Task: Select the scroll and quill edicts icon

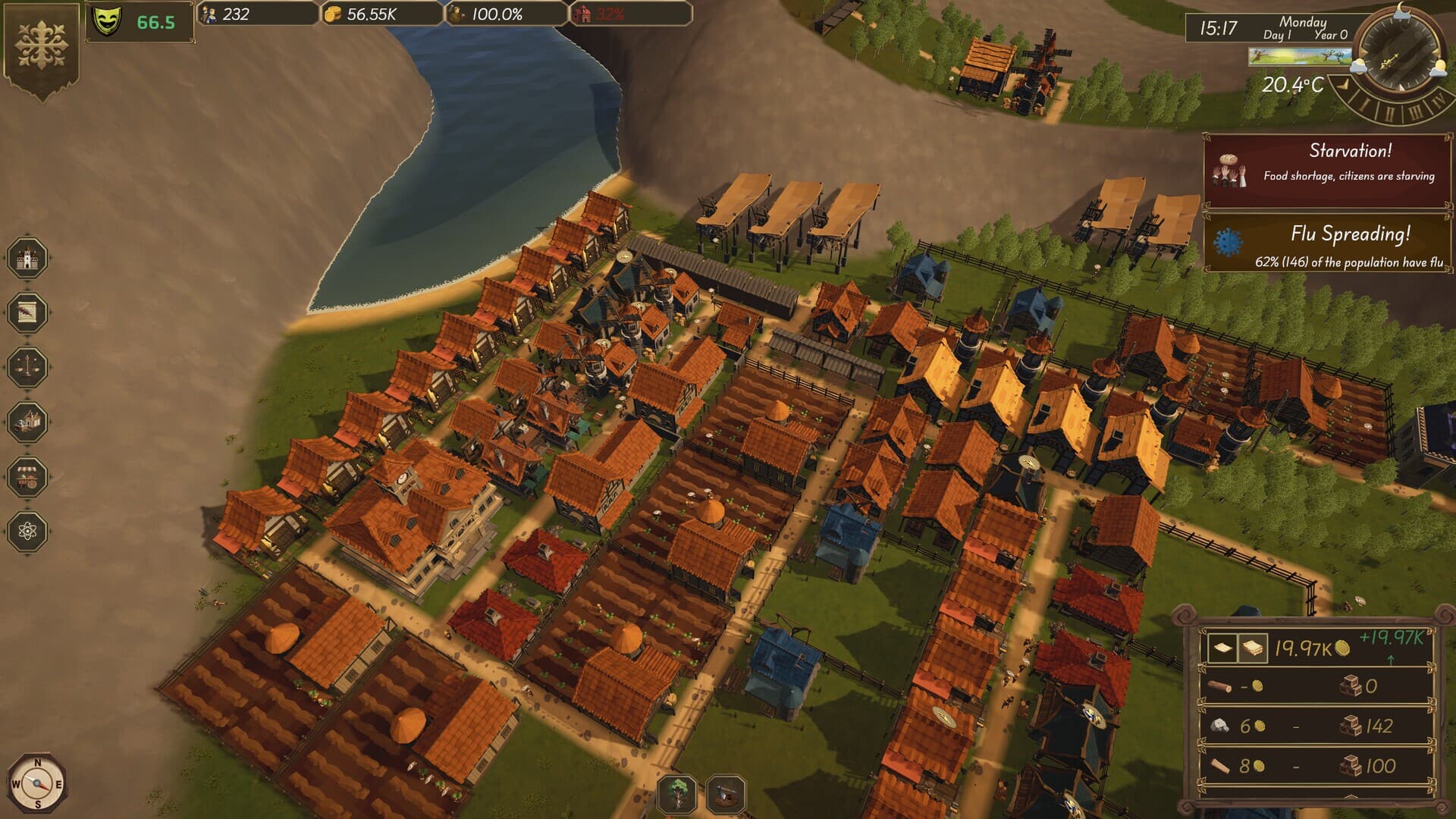Action: tap(28, 311)
